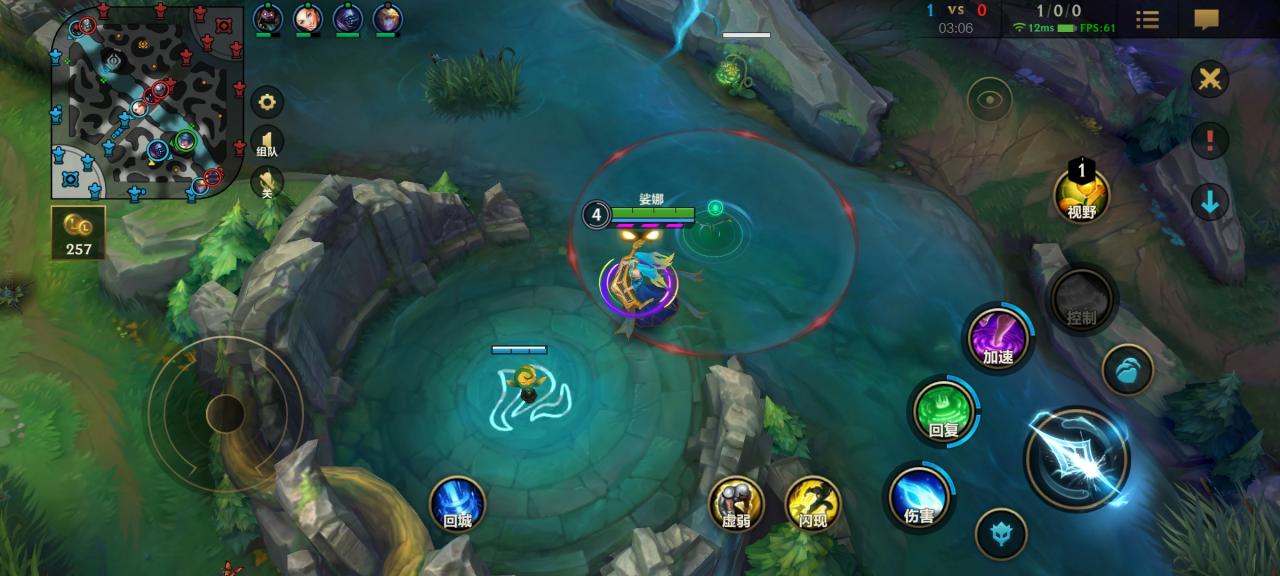1280x576 pixels.
Task: Activate the 闪现 flash spell
Action: point(813,503)
